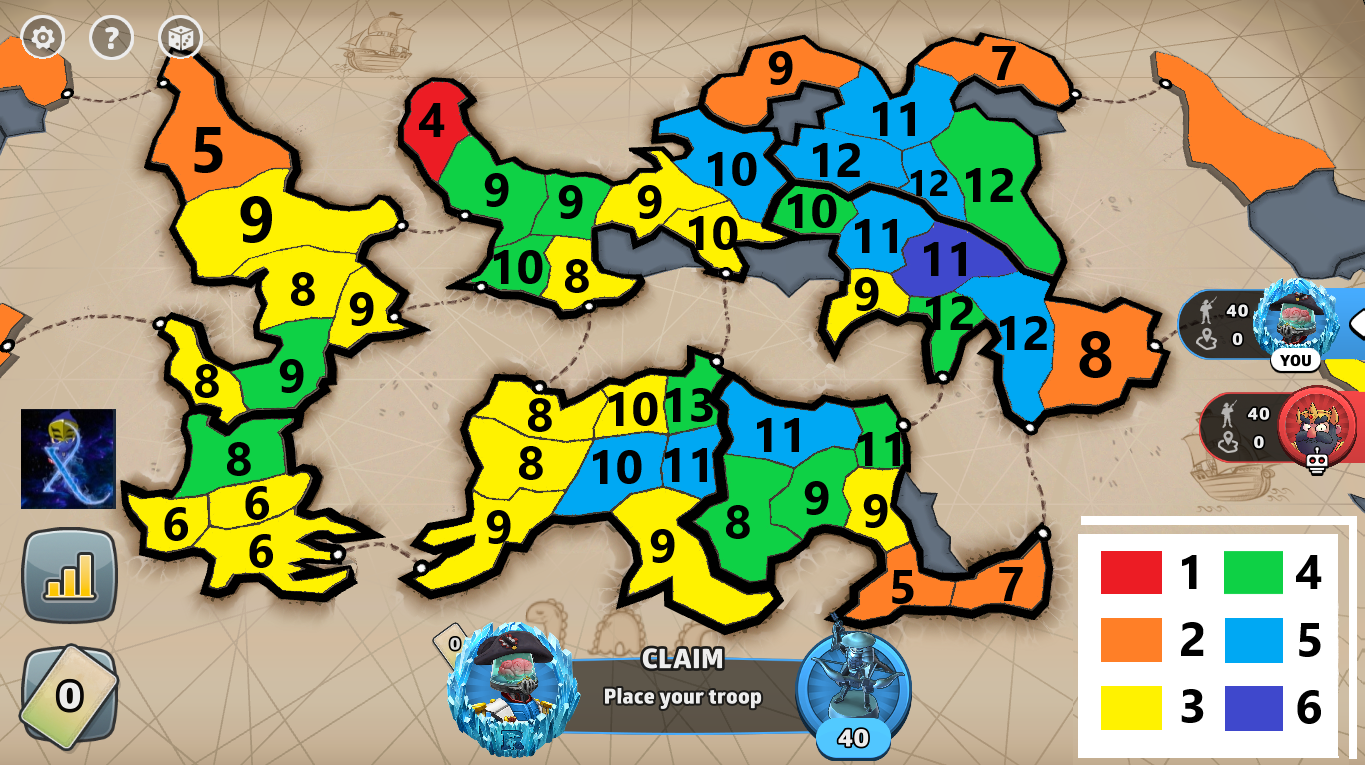Click the 40 troops counter badge
This screenshot has height=765, width=1365.
pyautogui.click(x=851, y=739)
